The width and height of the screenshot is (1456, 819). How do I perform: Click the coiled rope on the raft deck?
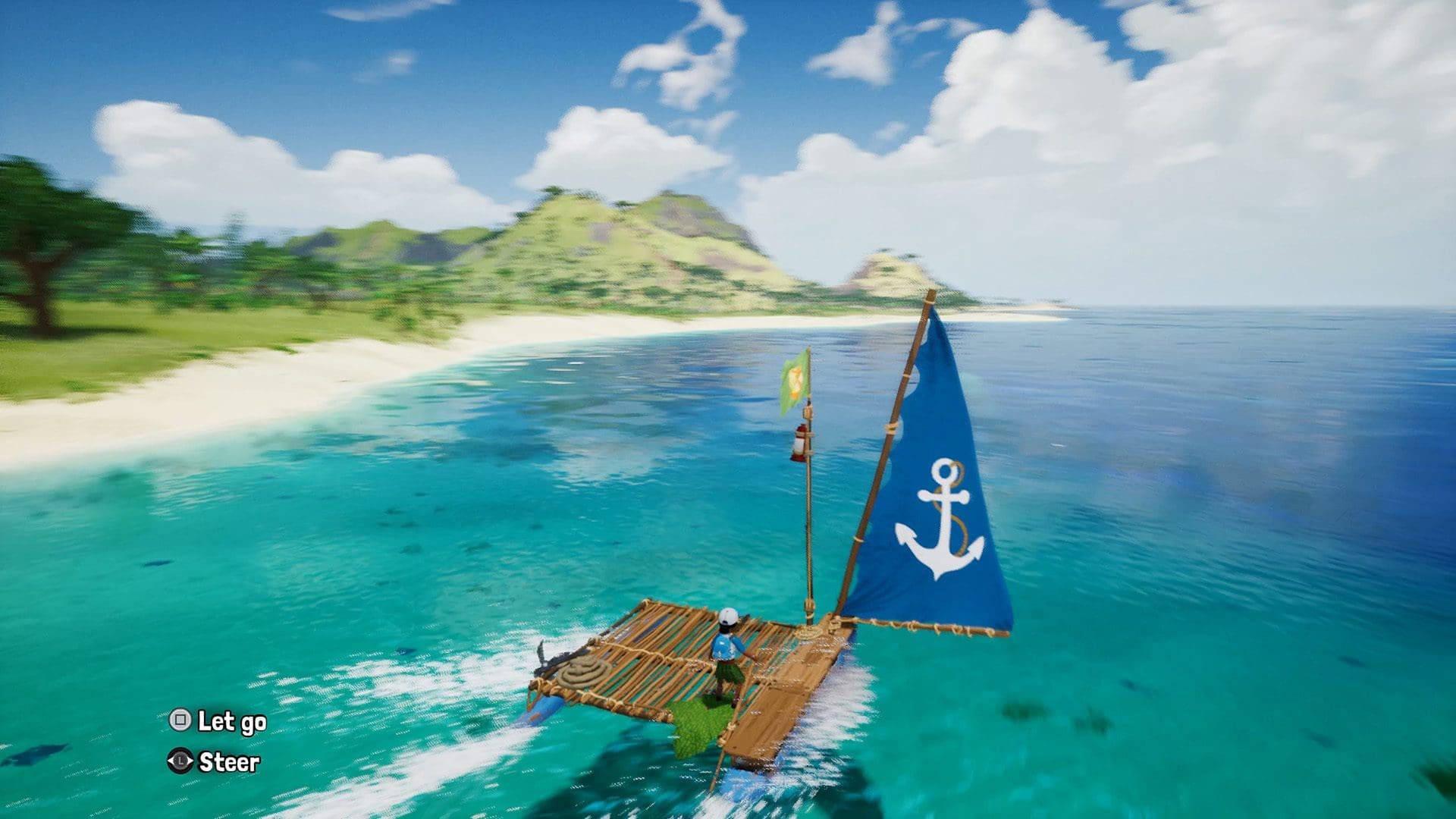click(x=583, y=669)
